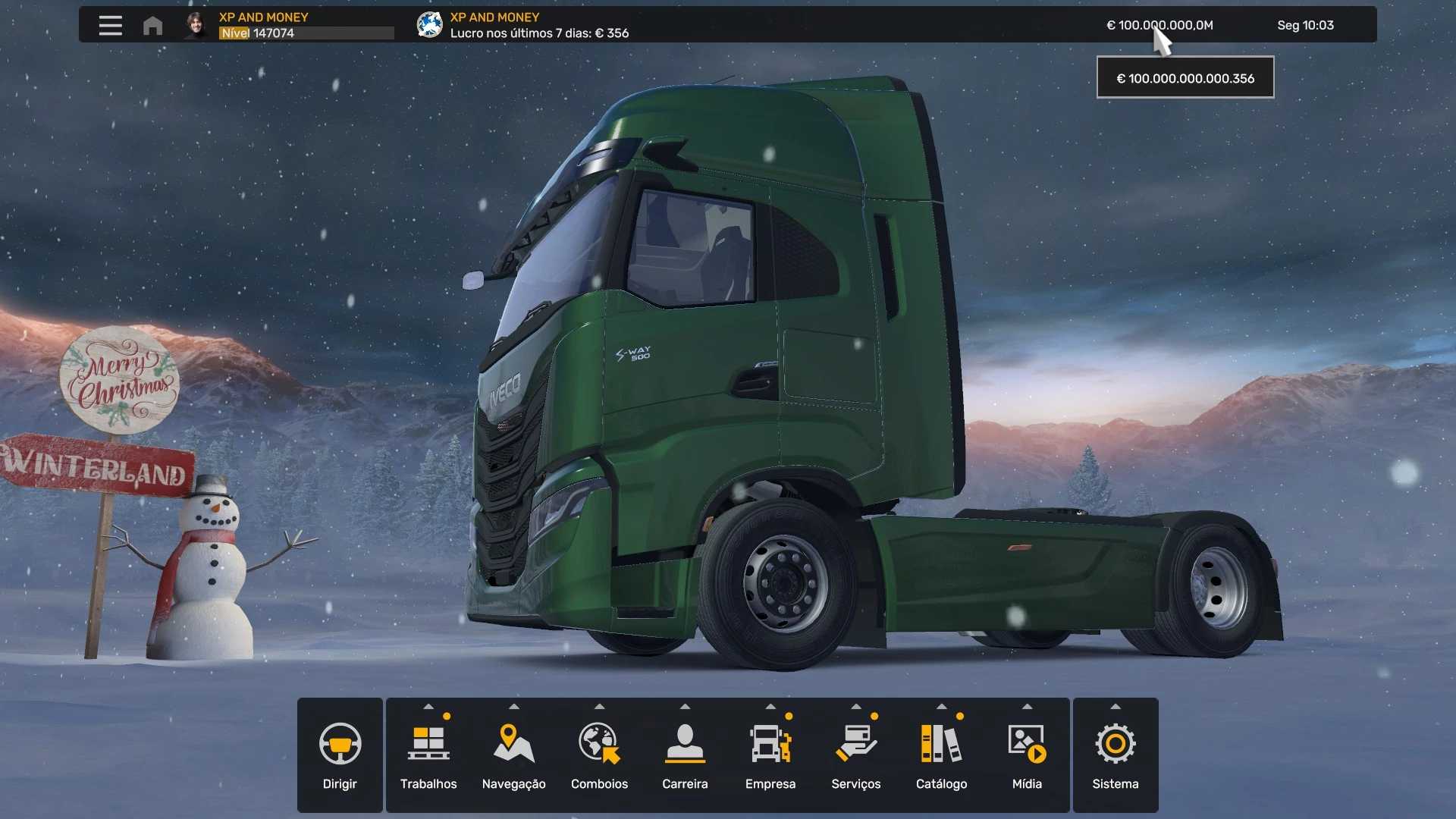Open the company logo globe icon
This screenshot has width=1456, height=819.
[429, 25]
